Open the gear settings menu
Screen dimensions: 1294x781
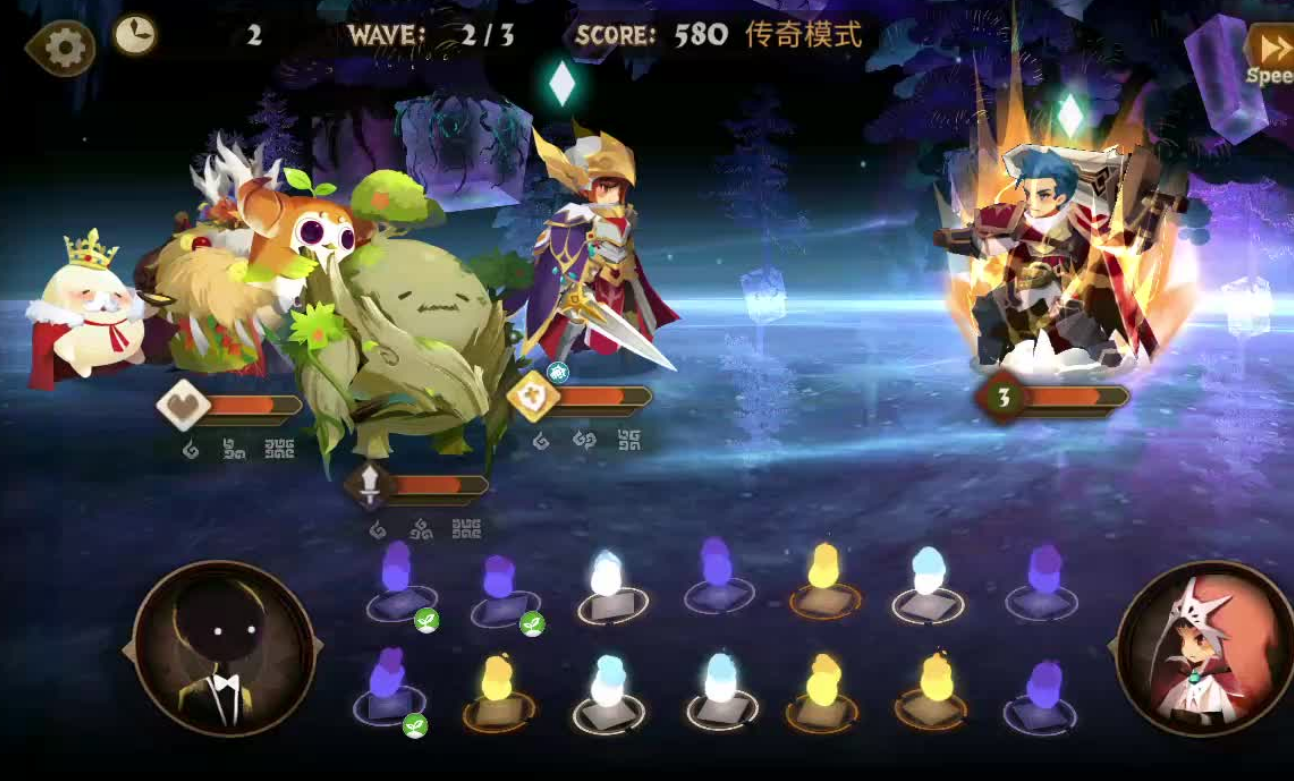click(x=64, y=47)
